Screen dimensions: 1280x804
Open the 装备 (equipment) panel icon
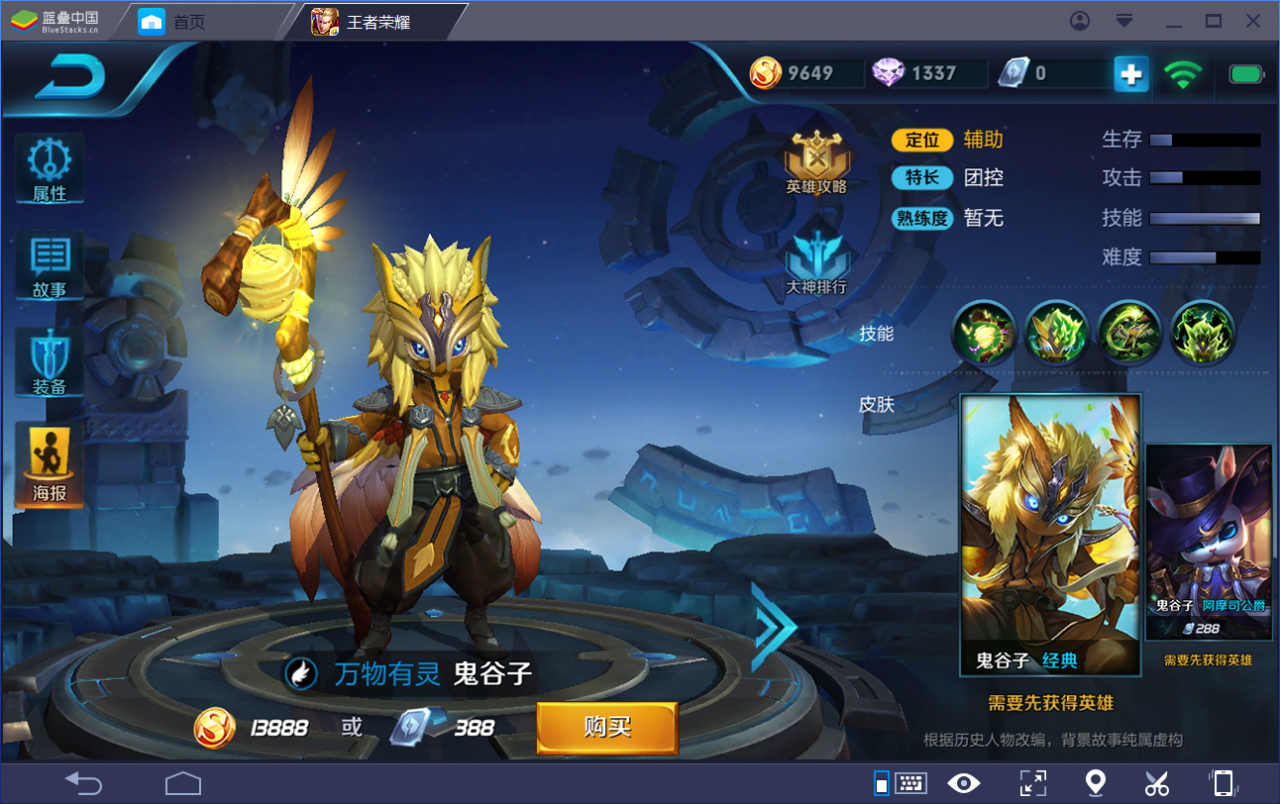coord(48,362)
